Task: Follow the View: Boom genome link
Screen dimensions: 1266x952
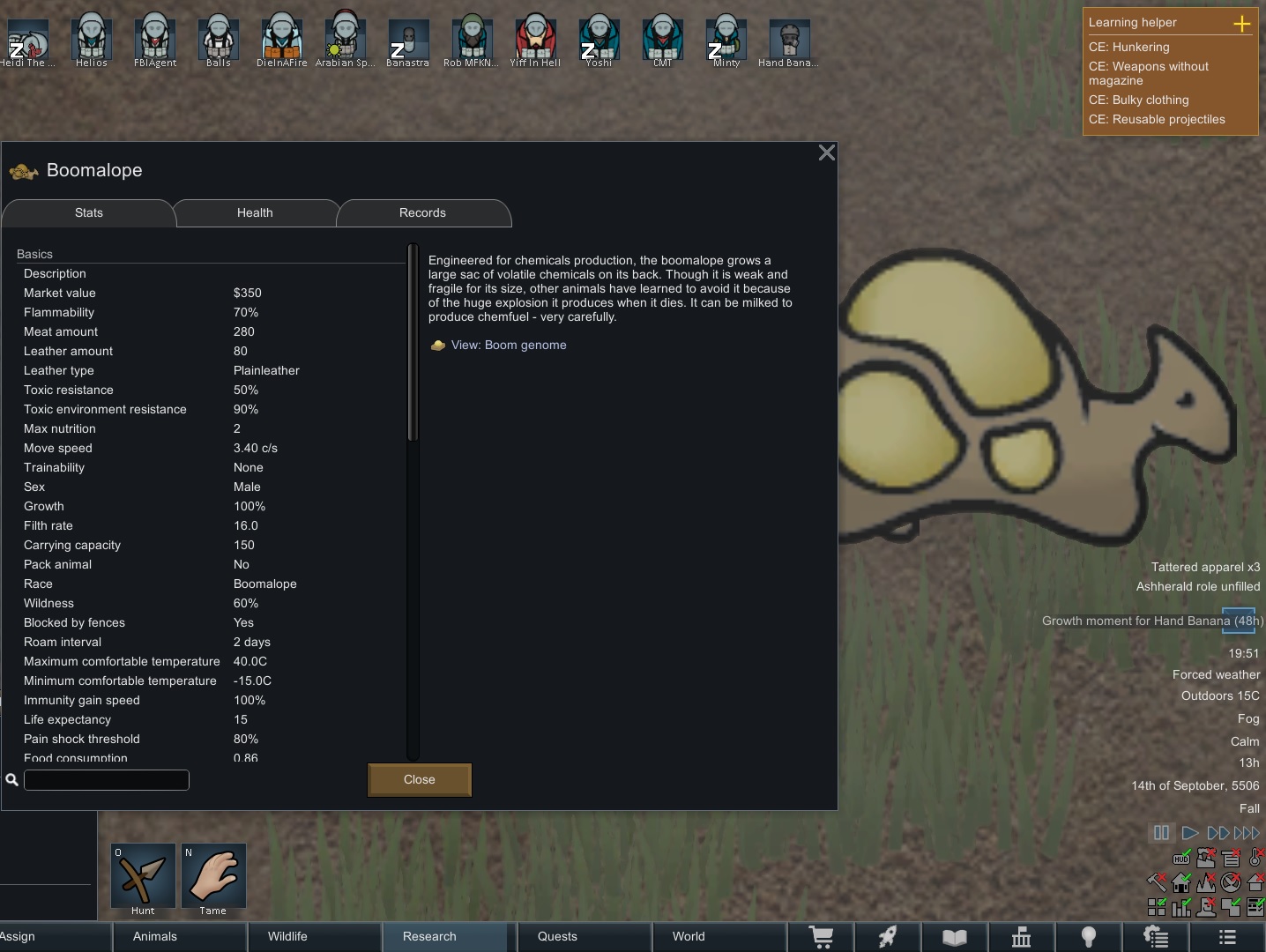Action: (x=508, y=346)
